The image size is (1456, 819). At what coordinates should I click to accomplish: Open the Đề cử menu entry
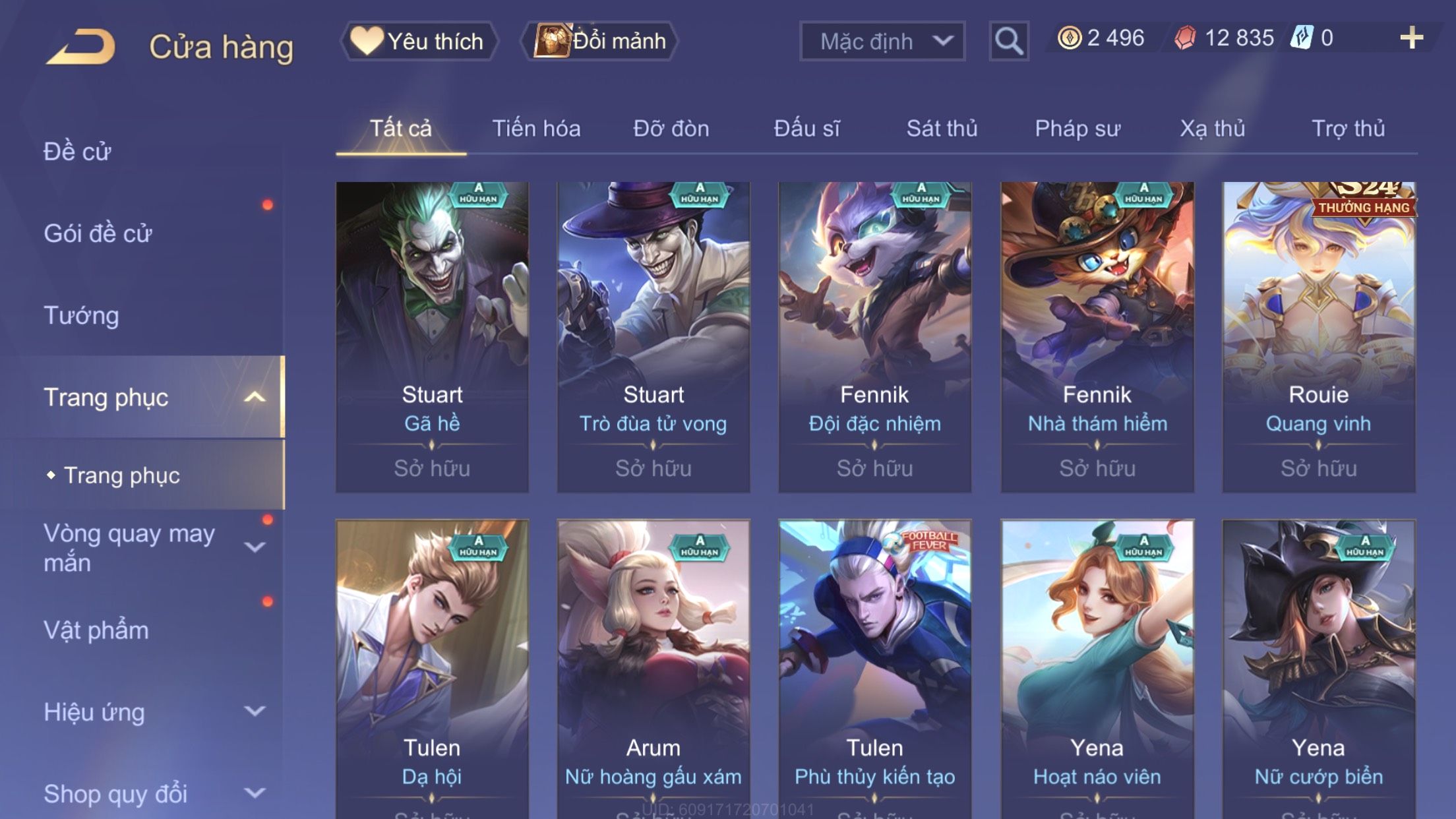[x=77, y=152]
